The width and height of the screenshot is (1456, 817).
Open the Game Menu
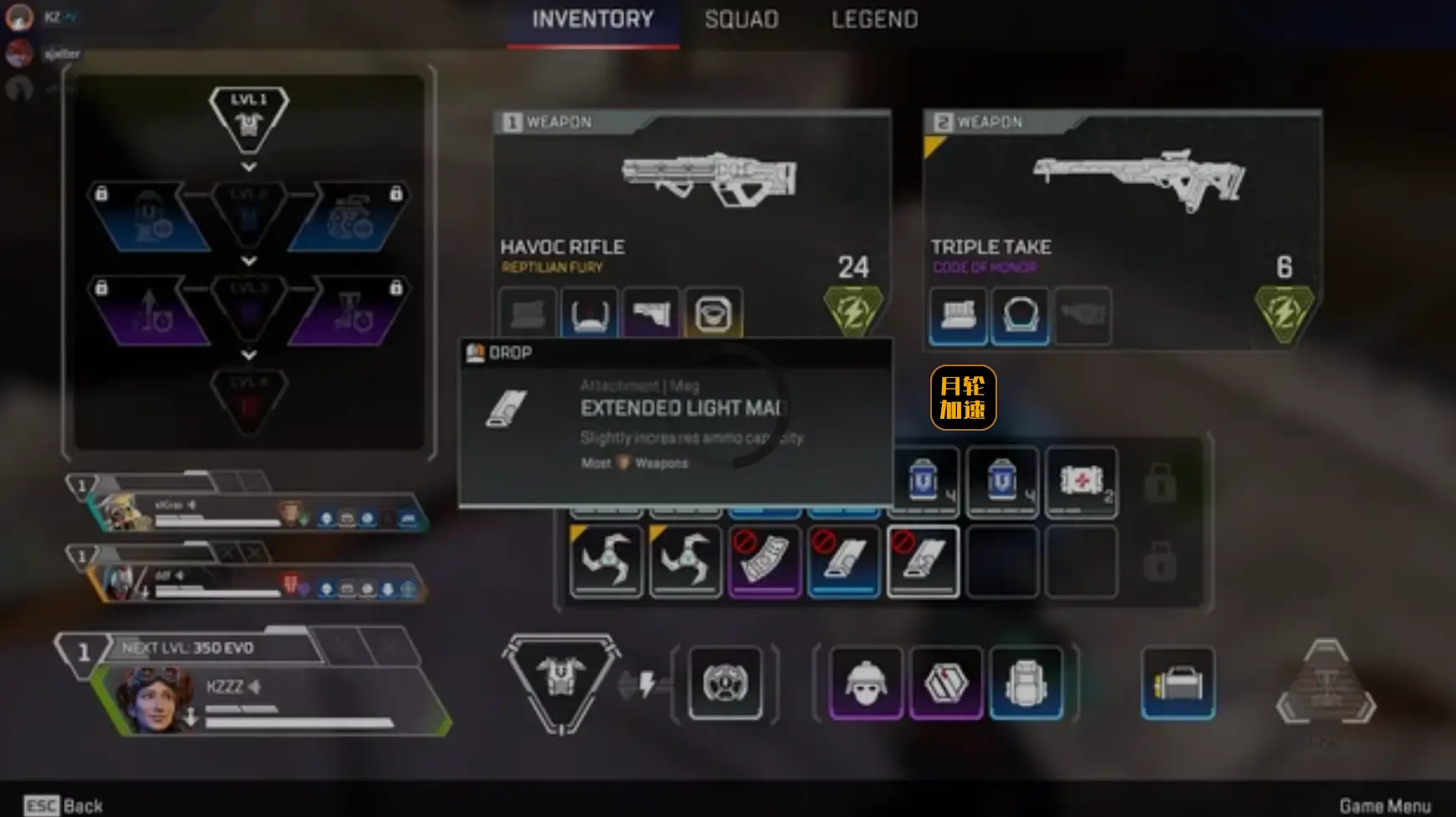[1384, 805]
